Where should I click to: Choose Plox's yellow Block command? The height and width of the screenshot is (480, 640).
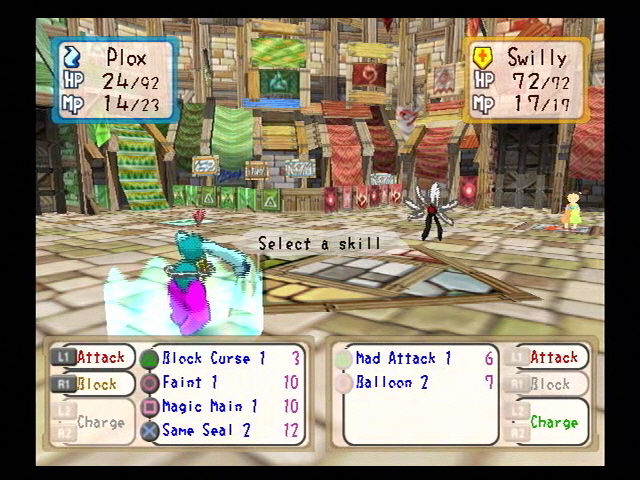(x=97, y=384)
